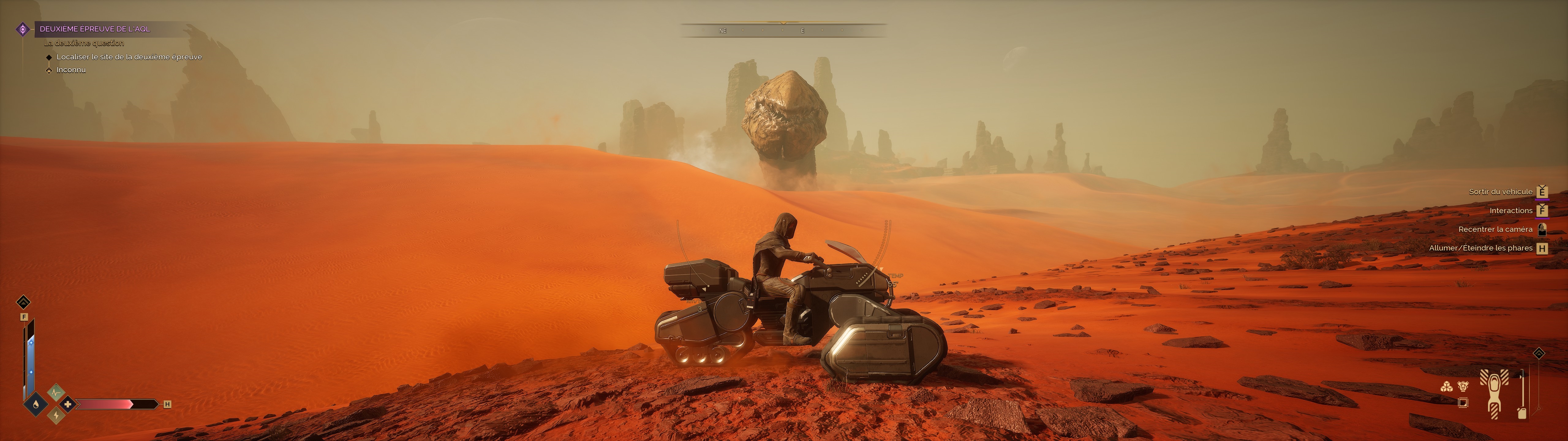Click the fuel canister icon
This screenshot has width=1568, height=441.
1522,413
